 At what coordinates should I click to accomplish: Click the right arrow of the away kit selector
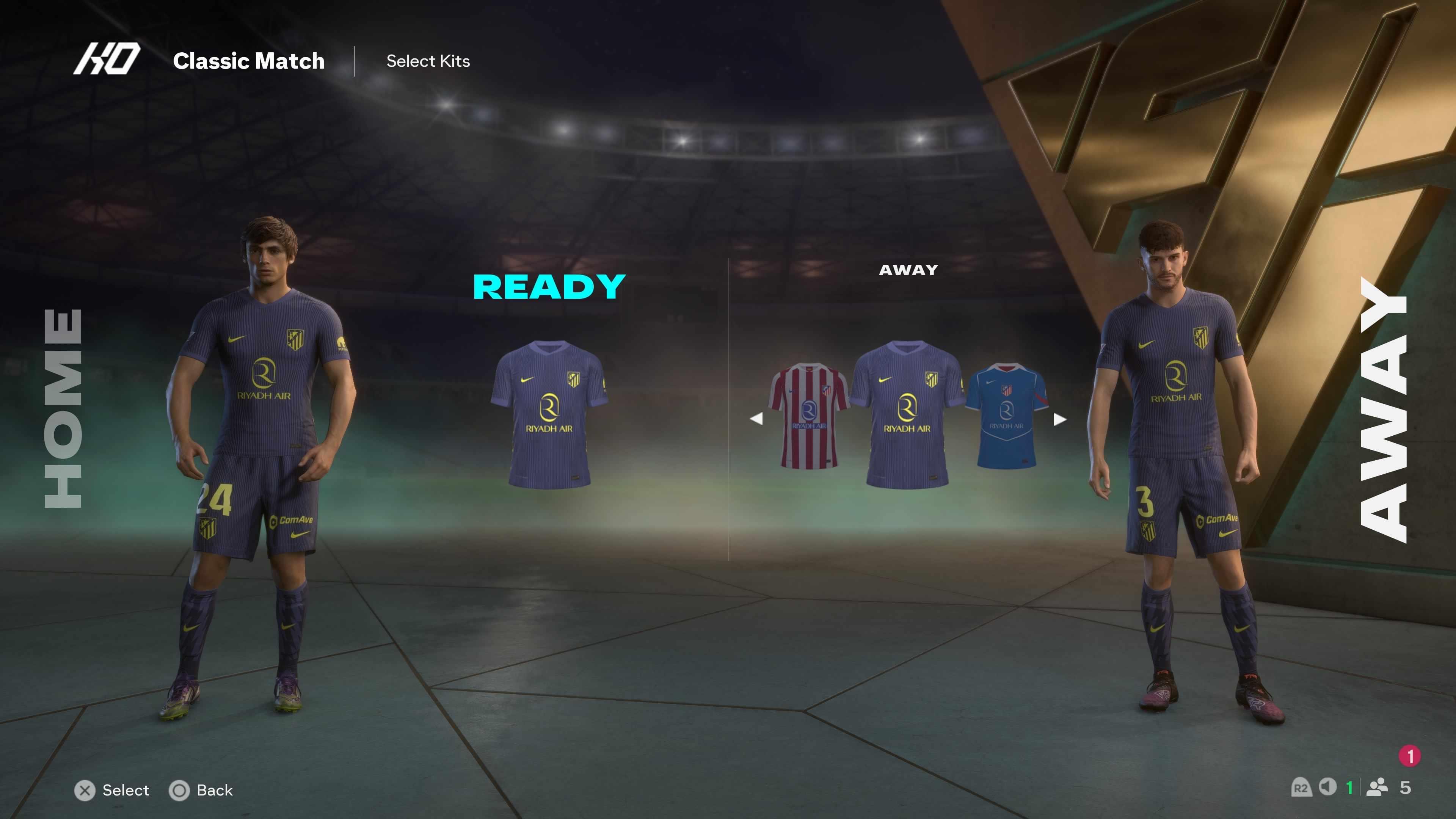point(1060,419)
